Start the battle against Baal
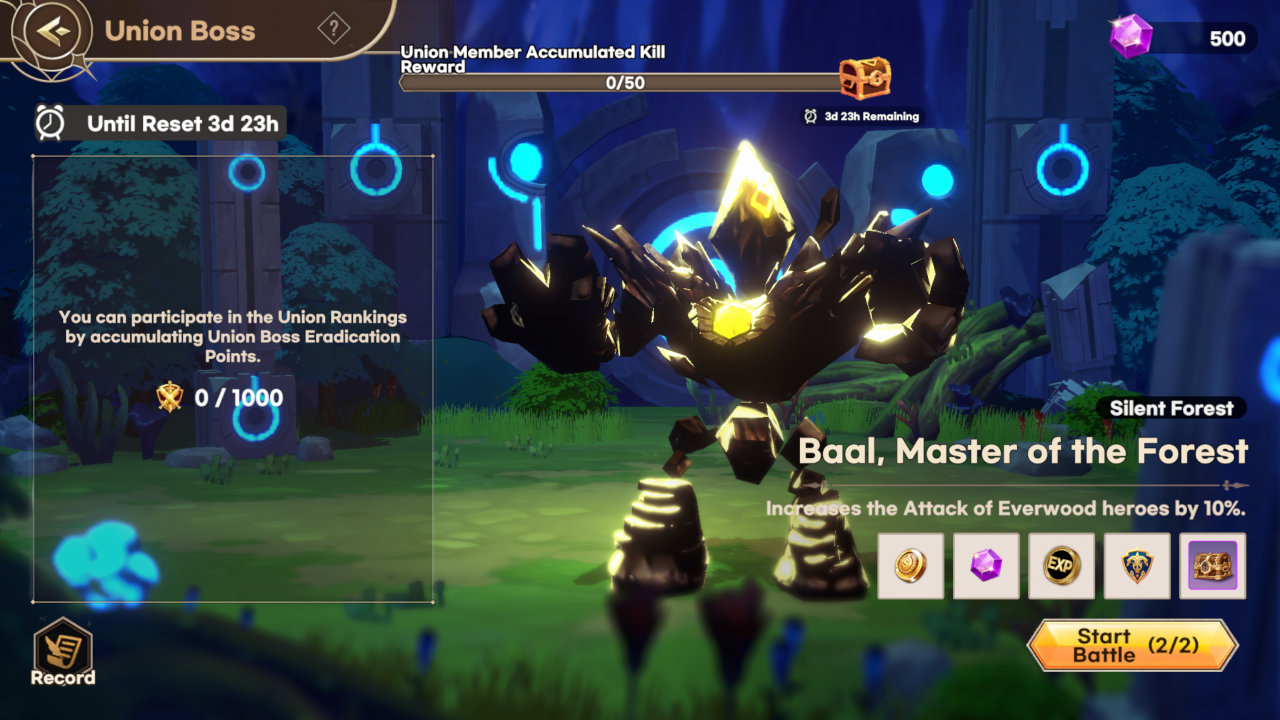Viewport: 1280px width, 720px height. click(x=1132, y=645)
